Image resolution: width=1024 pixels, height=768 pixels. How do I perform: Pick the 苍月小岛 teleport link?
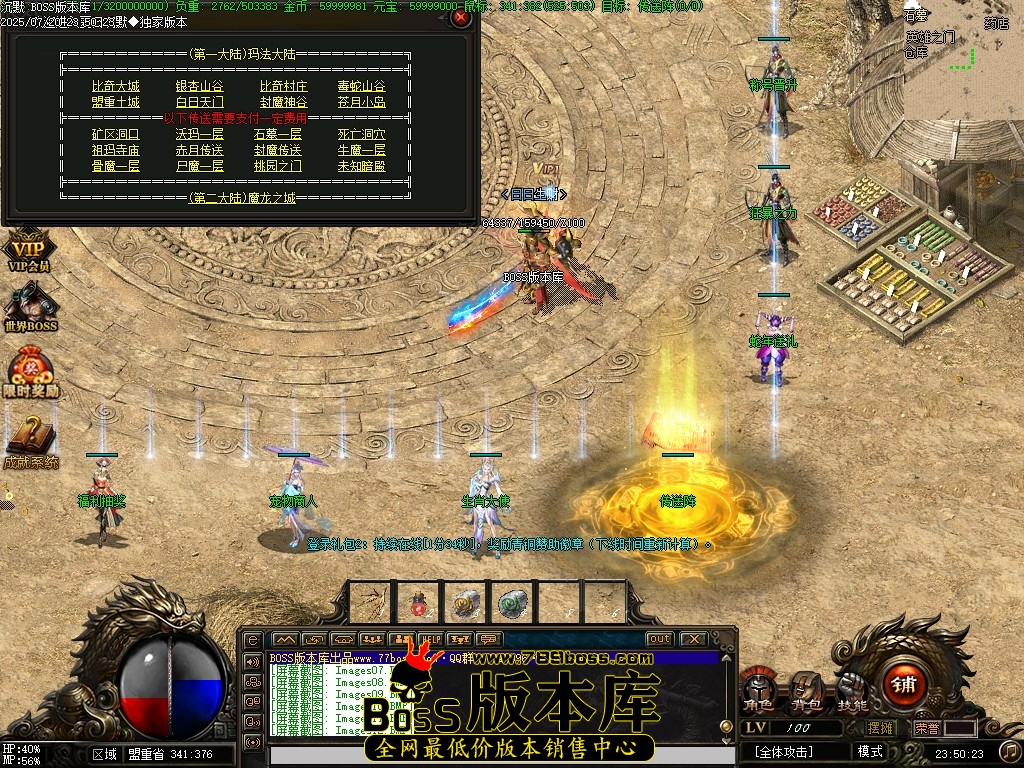(x=361, y=102)
